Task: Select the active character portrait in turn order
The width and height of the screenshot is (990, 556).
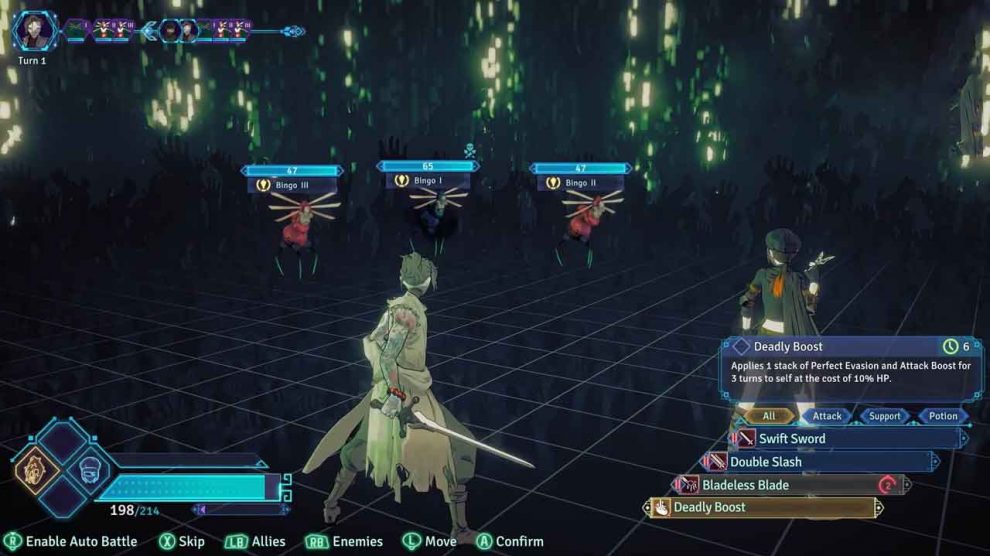Action: coord(35,30)
